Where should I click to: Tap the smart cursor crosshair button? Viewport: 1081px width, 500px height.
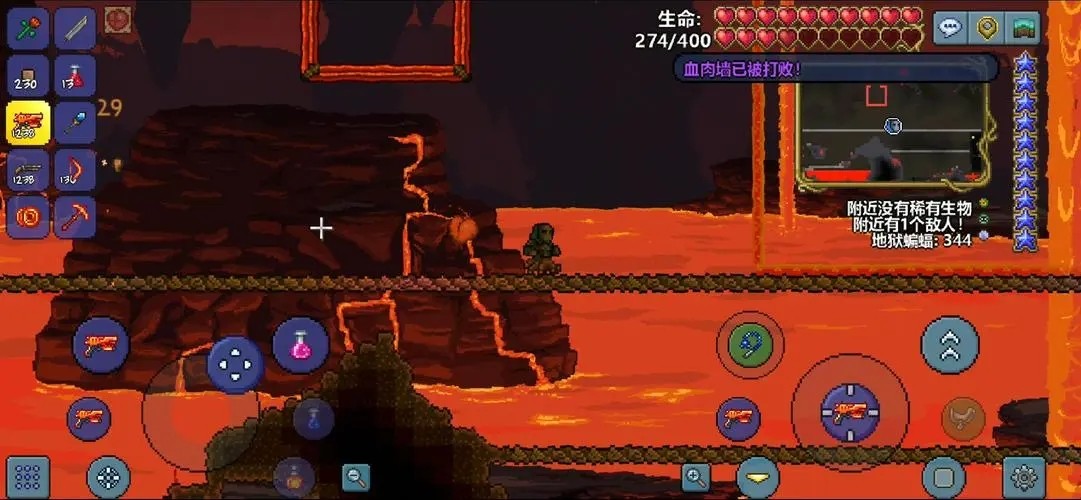[x=108, y=477]
